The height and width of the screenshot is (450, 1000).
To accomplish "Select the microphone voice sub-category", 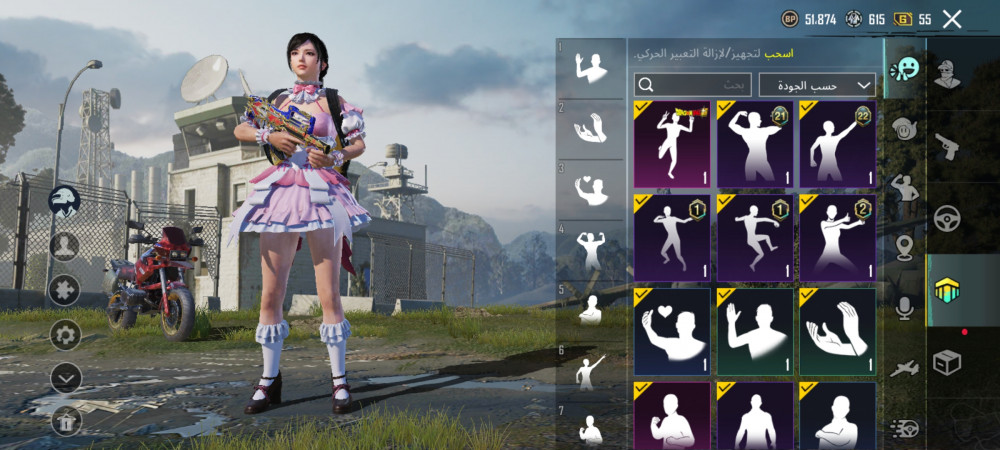I will coord(905,308).
